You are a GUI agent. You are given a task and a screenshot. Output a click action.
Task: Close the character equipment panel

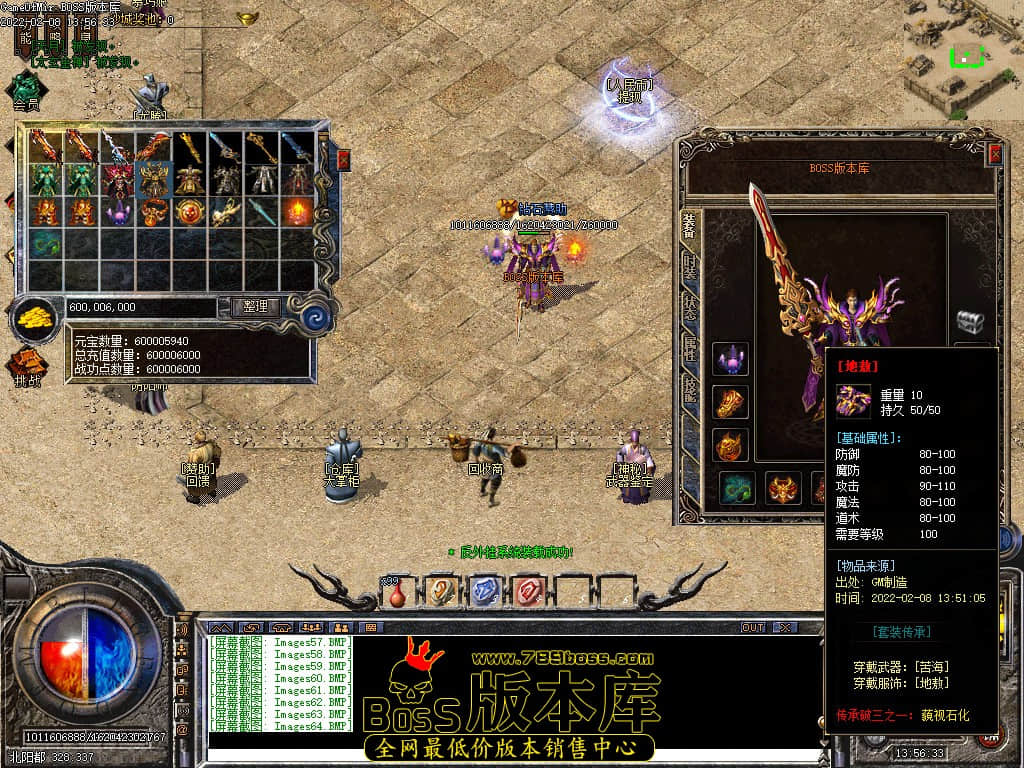pyautogui.click(x=994, y=154)
